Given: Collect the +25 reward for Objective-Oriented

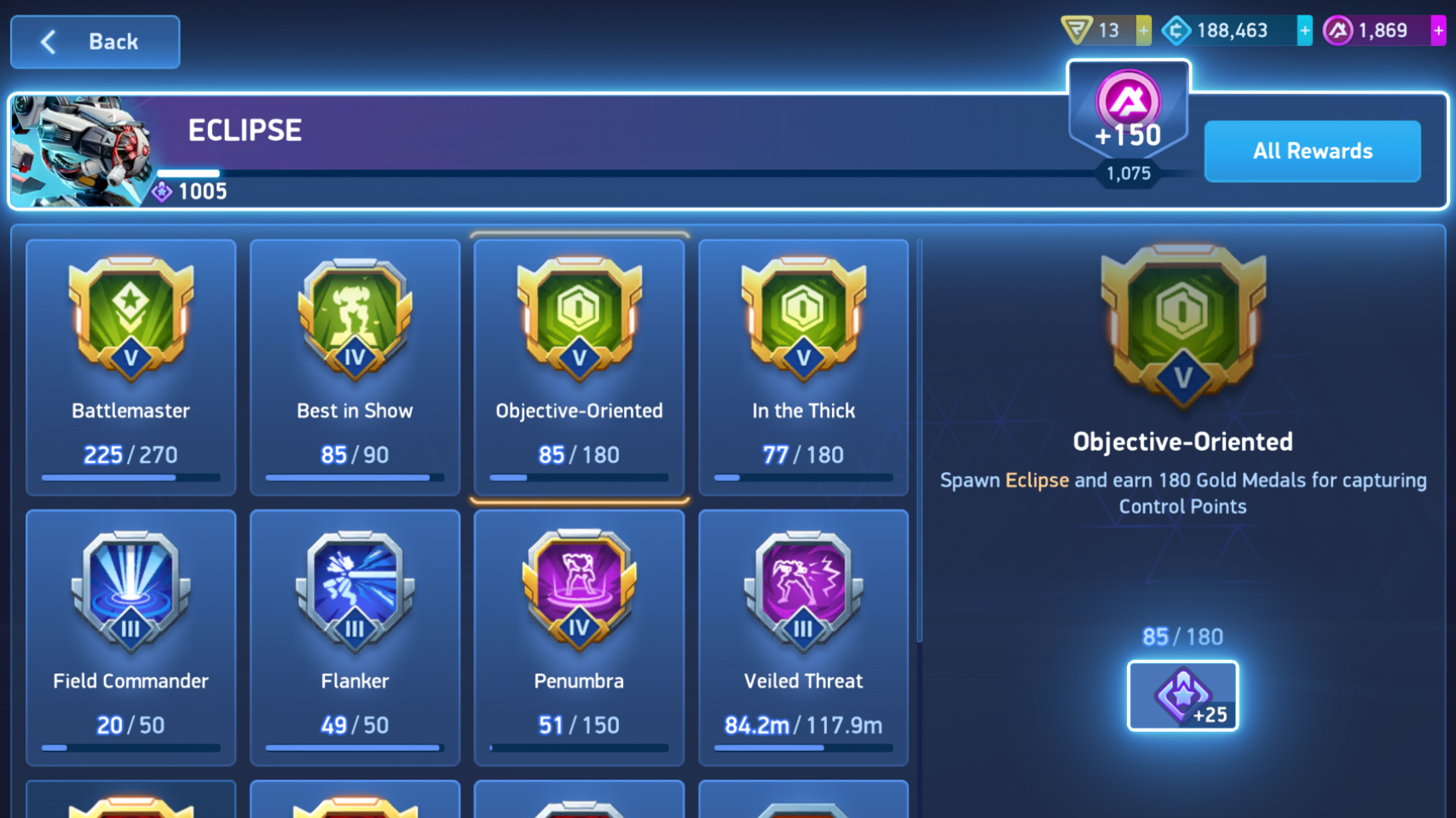Looking at the screenshot, I should 1182,695.
